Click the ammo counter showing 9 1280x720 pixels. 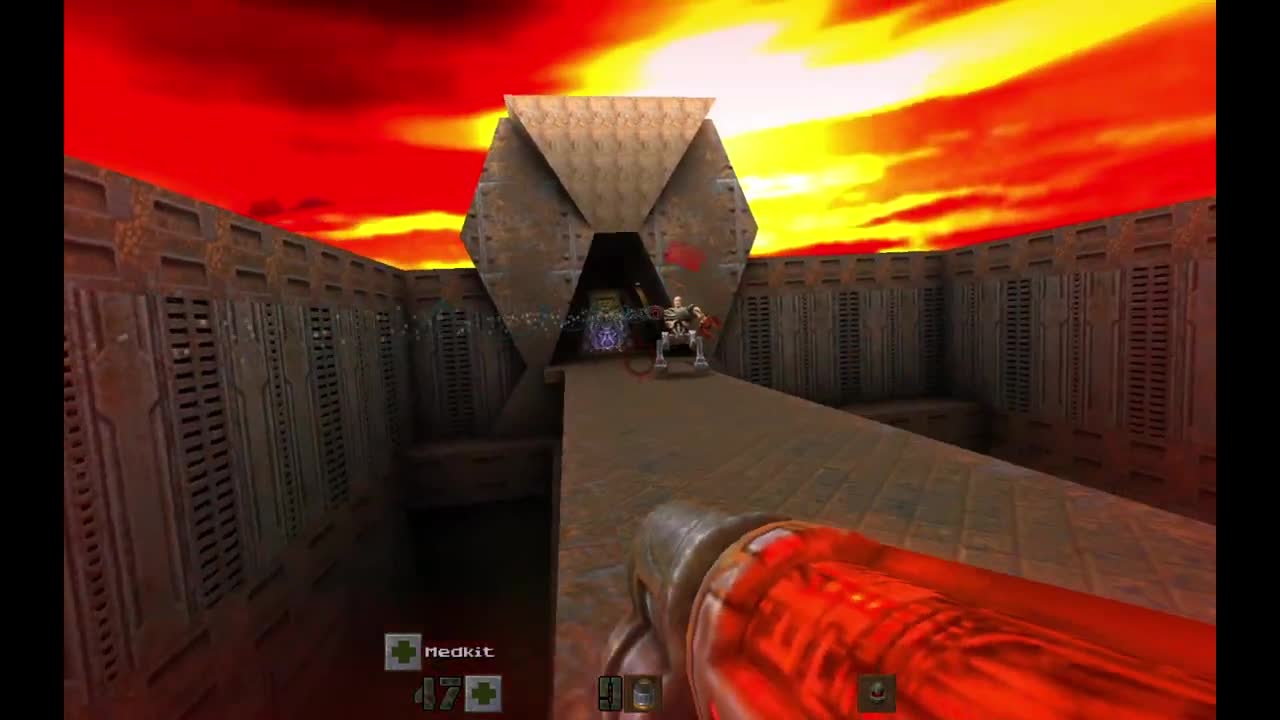pos(610,694)
